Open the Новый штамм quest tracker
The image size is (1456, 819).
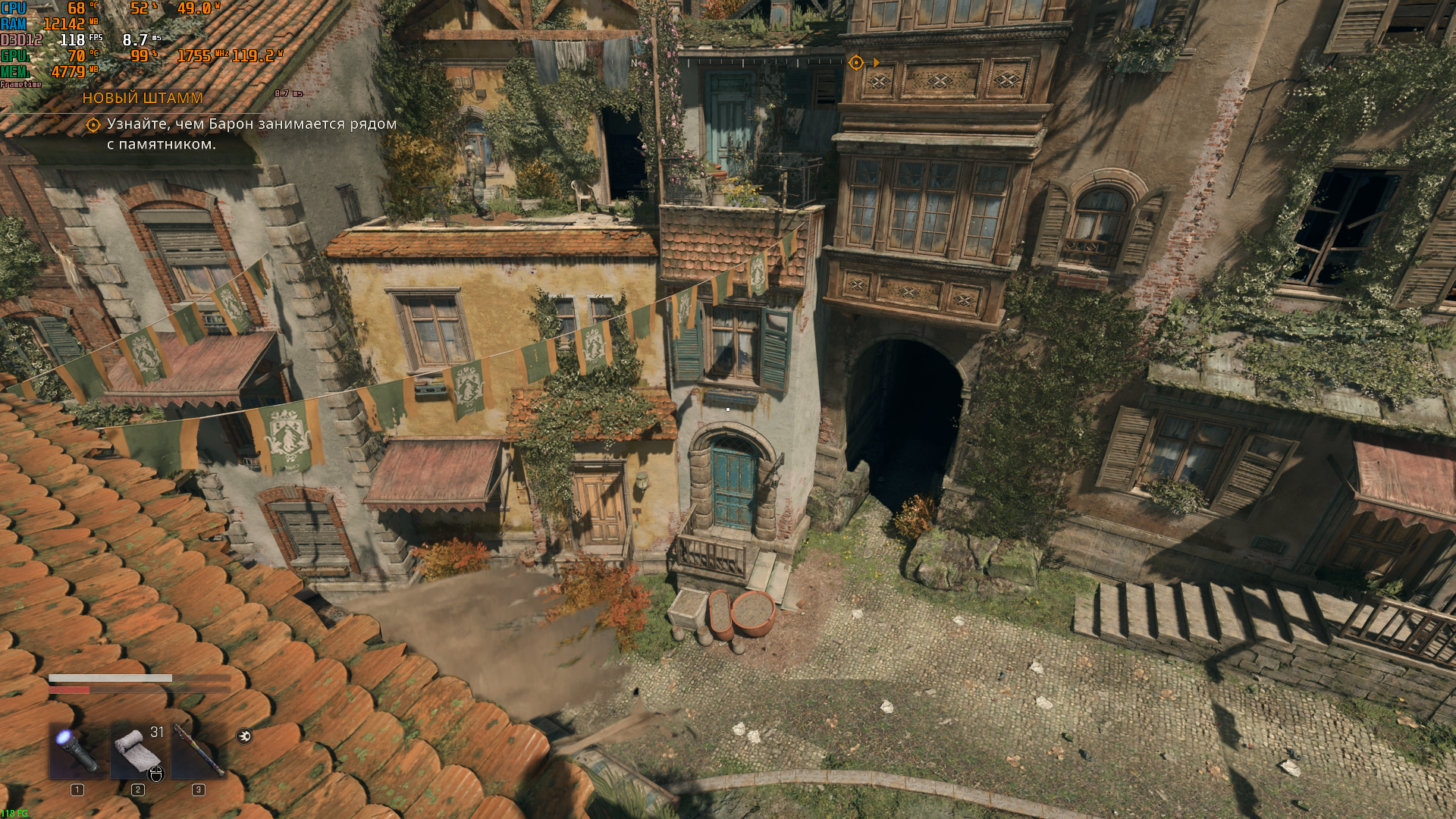click(143, 98)
